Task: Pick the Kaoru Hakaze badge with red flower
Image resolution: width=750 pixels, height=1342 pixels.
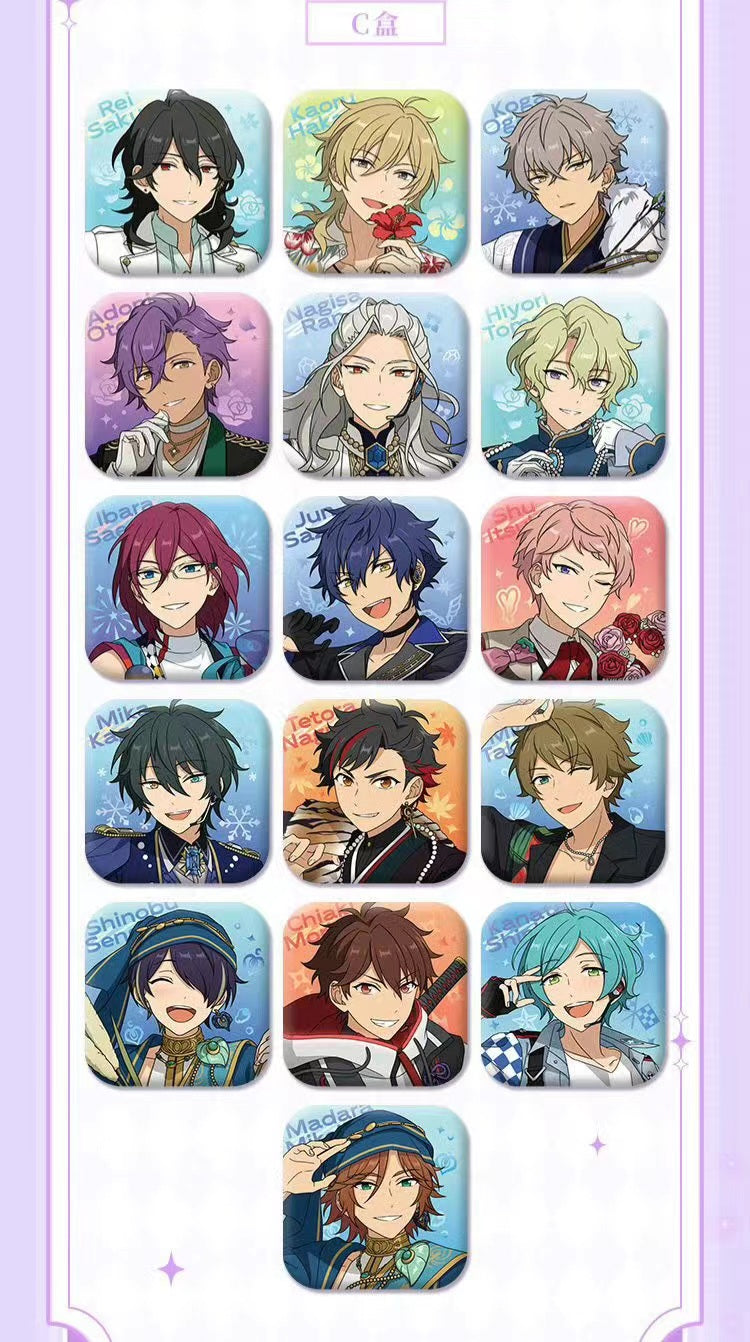Action: pos(375,182)
